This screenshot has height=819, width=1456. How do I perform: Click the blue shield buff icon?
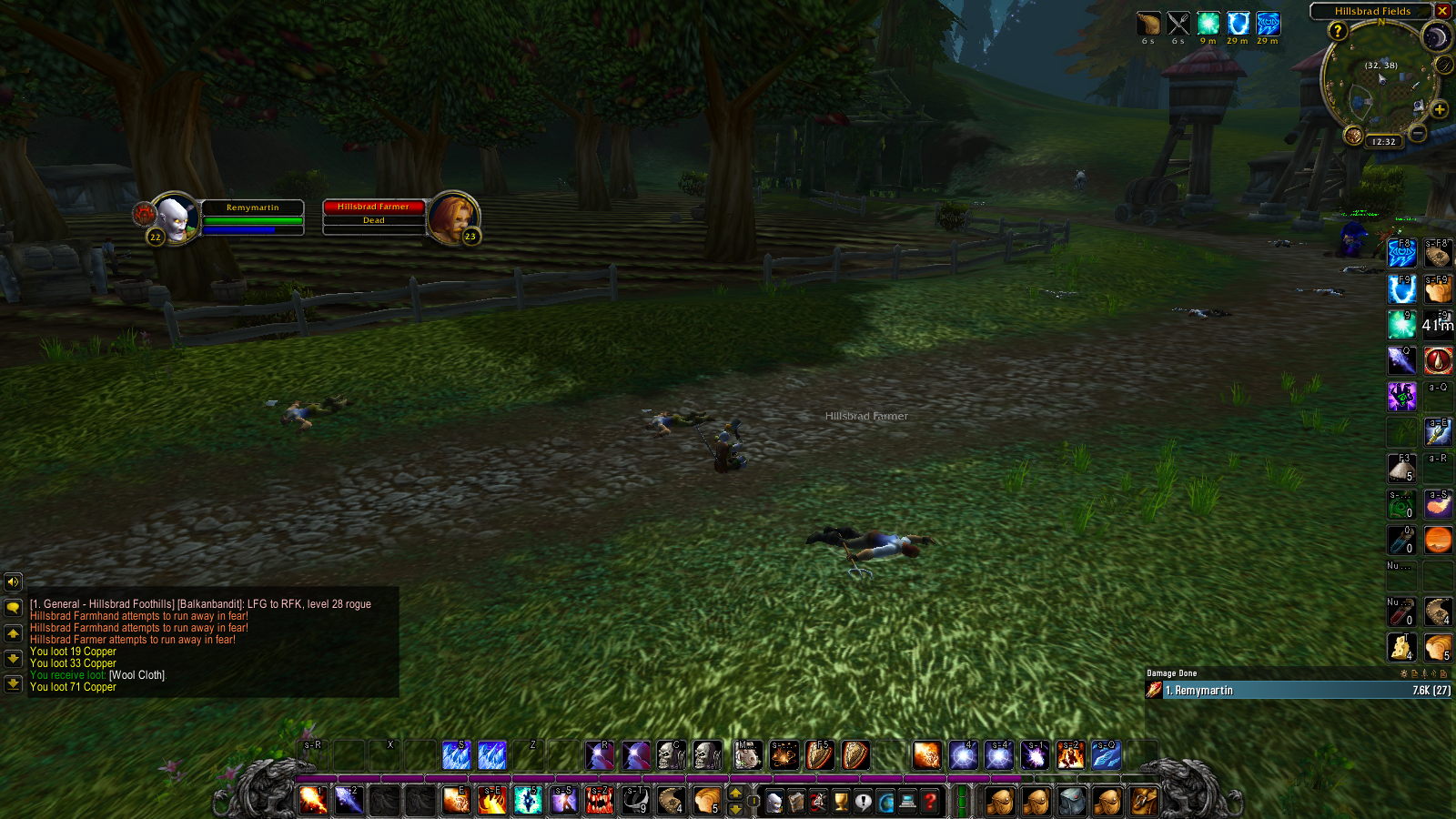(x=1238, y=24)
